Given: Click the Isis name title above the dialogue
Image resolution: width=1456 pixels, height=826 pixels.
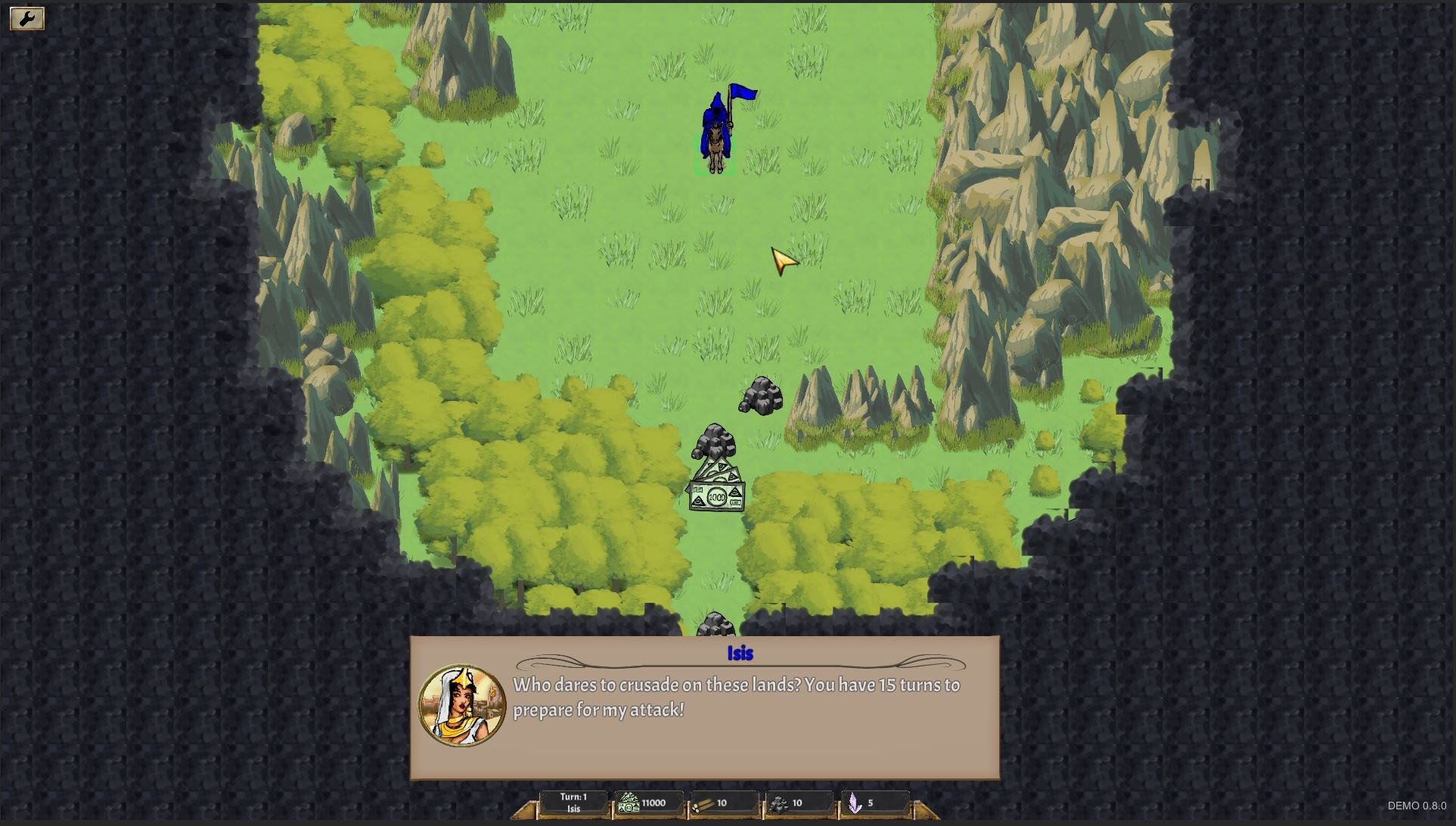Looking at the screenshot, I should [x=740, y=654].
